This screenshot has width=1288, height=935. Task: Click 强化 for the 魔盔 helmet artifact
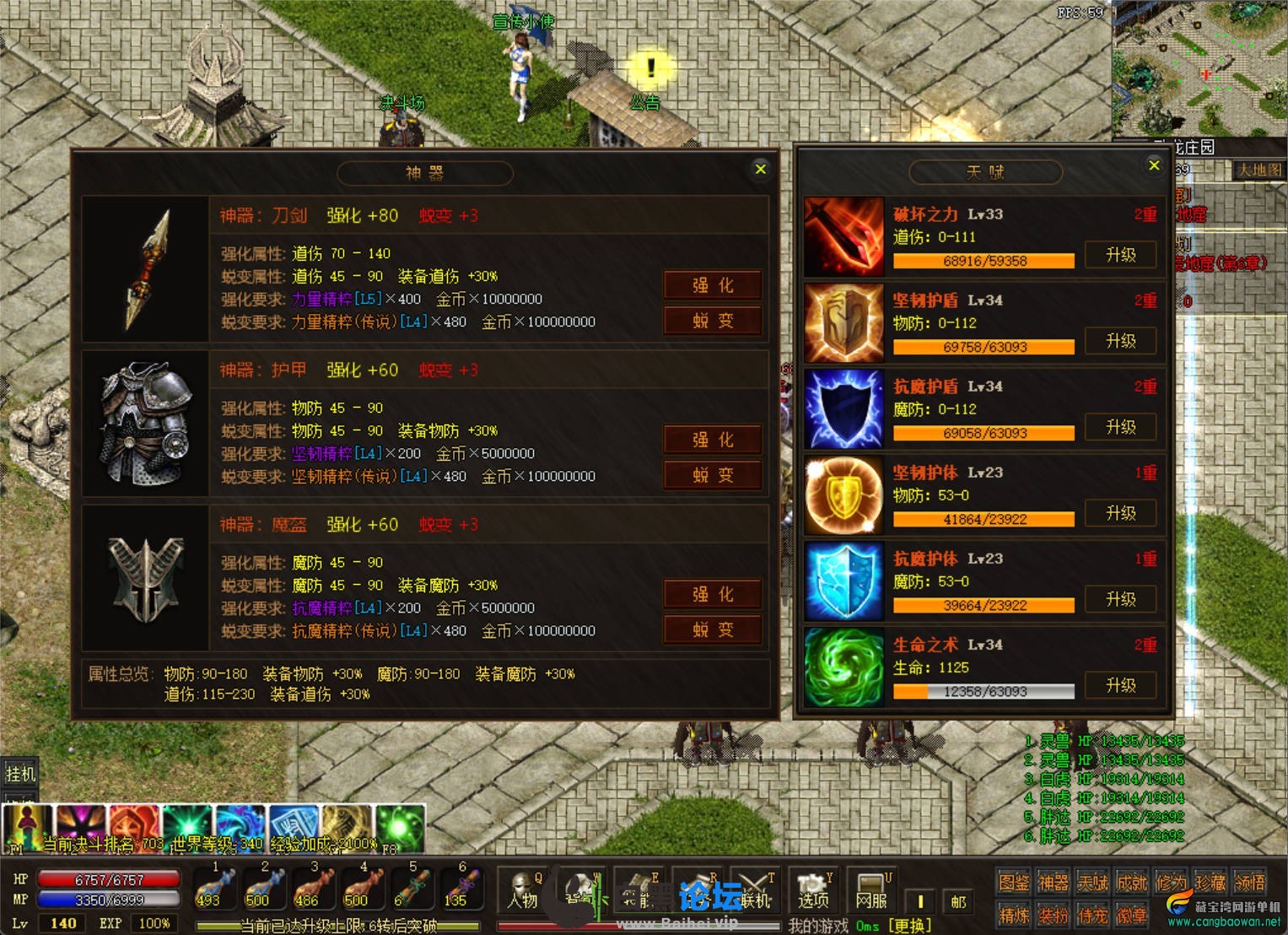[x=713, y=594]
